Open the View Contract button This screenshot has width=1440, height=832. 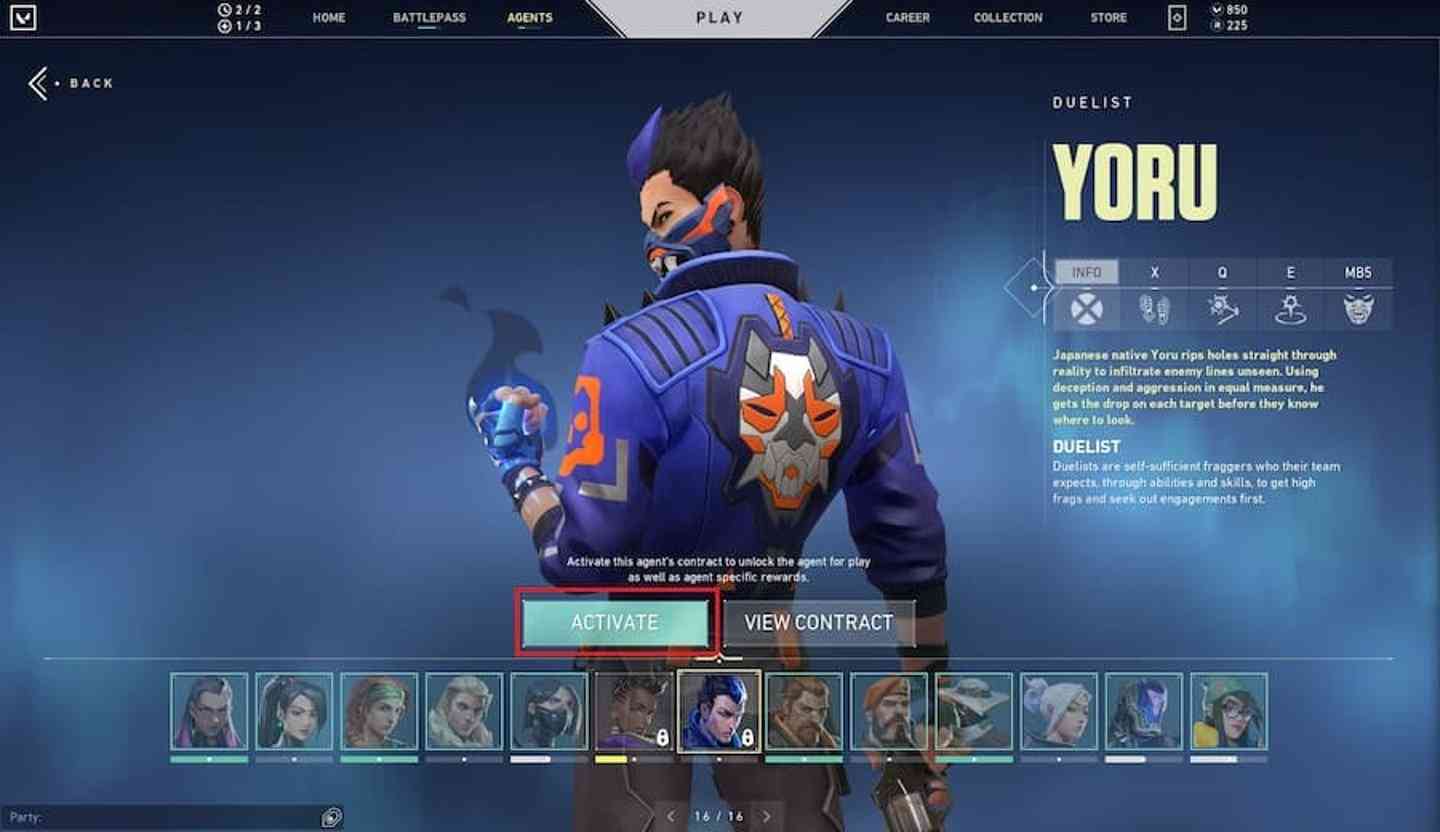[x=818, y=622]
